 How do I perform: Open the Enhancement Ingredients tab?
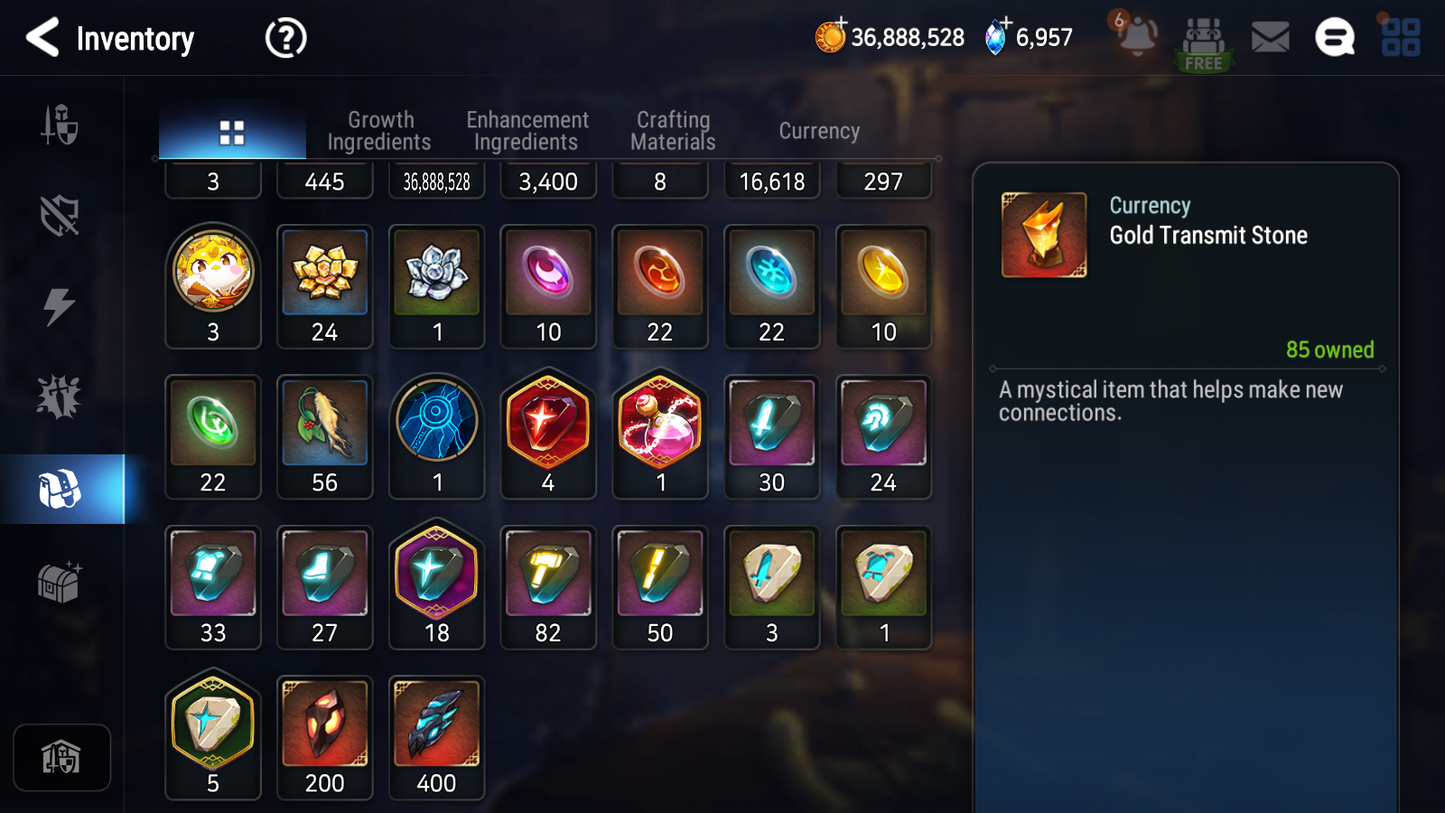click(527, 131)
